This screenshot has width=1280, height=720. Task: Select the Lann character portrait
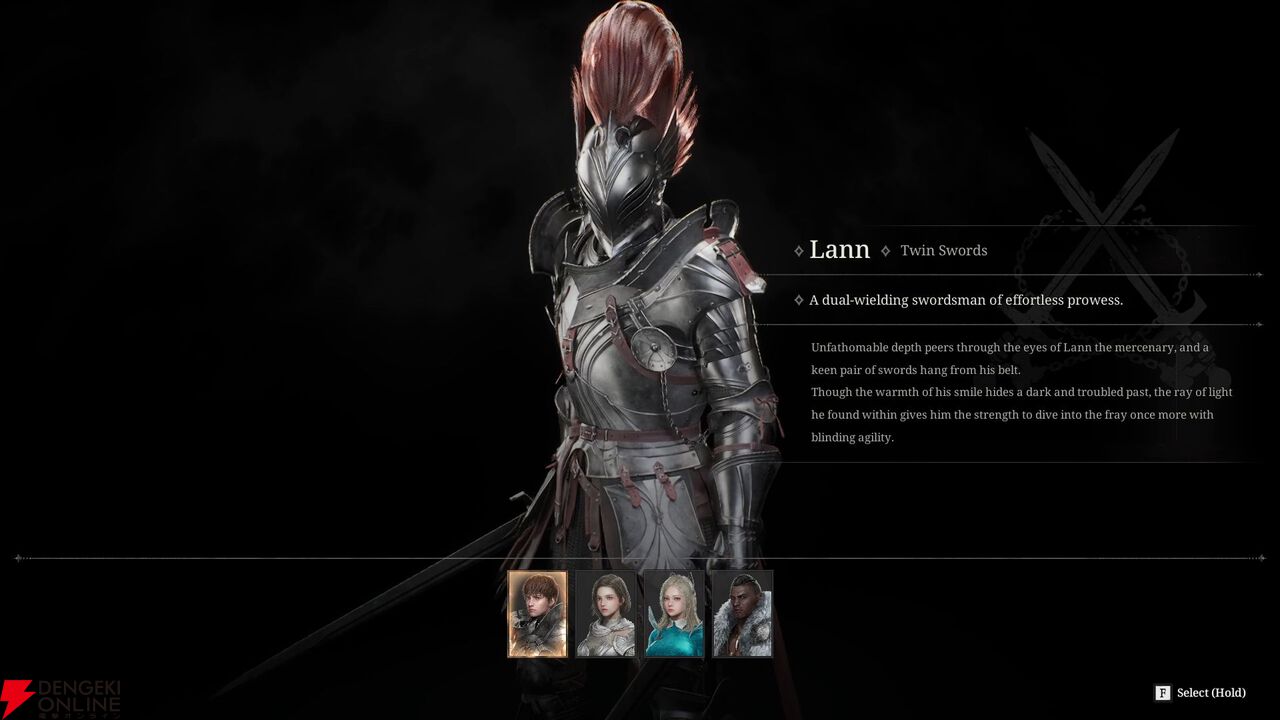(538, 613)
